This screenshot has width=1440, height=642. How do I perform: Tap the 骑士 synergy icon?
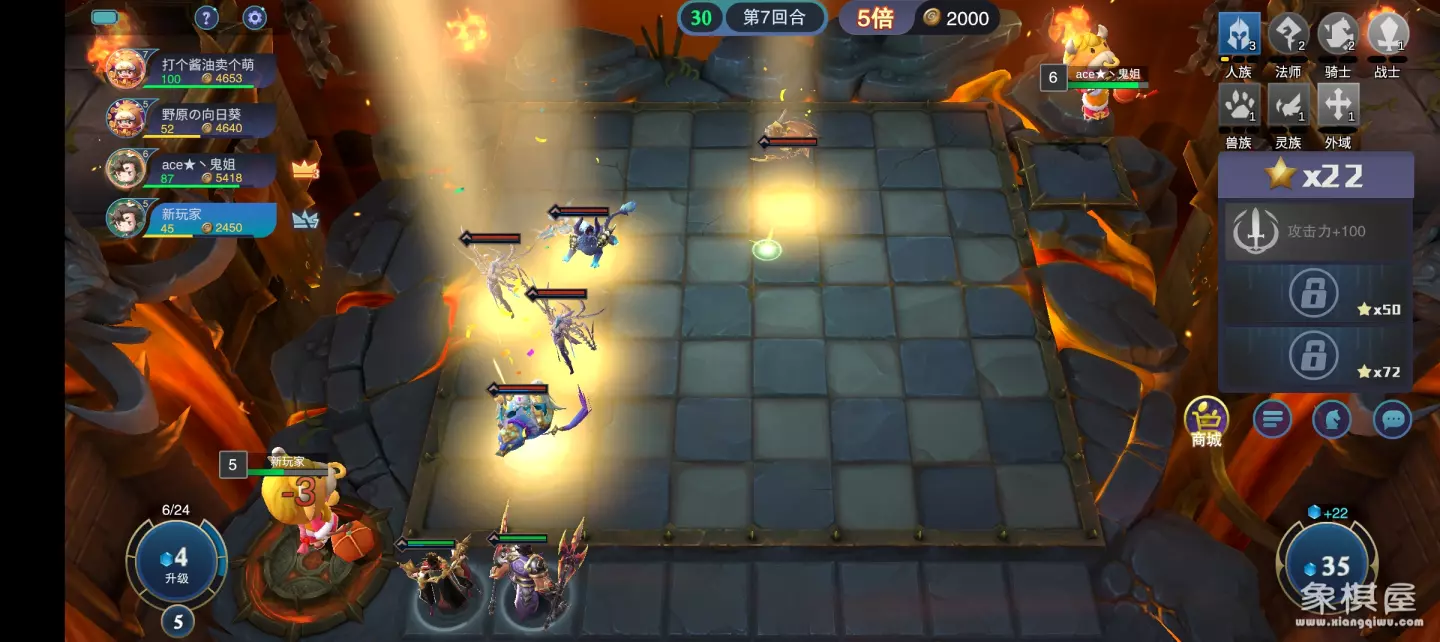(x=1338, y=35)
